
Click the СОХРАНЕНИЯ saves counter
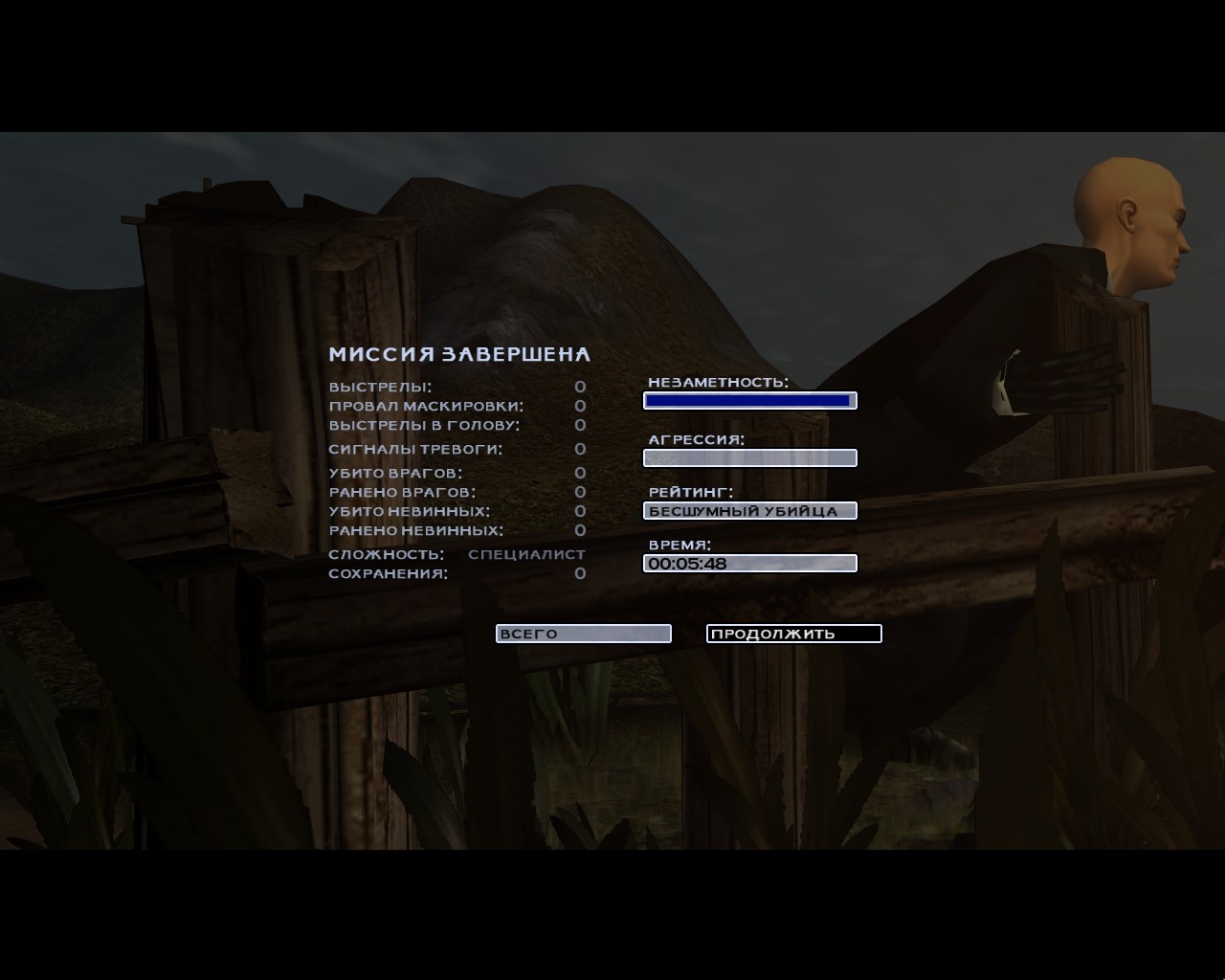pyautogui.click(x=390, y=572)
